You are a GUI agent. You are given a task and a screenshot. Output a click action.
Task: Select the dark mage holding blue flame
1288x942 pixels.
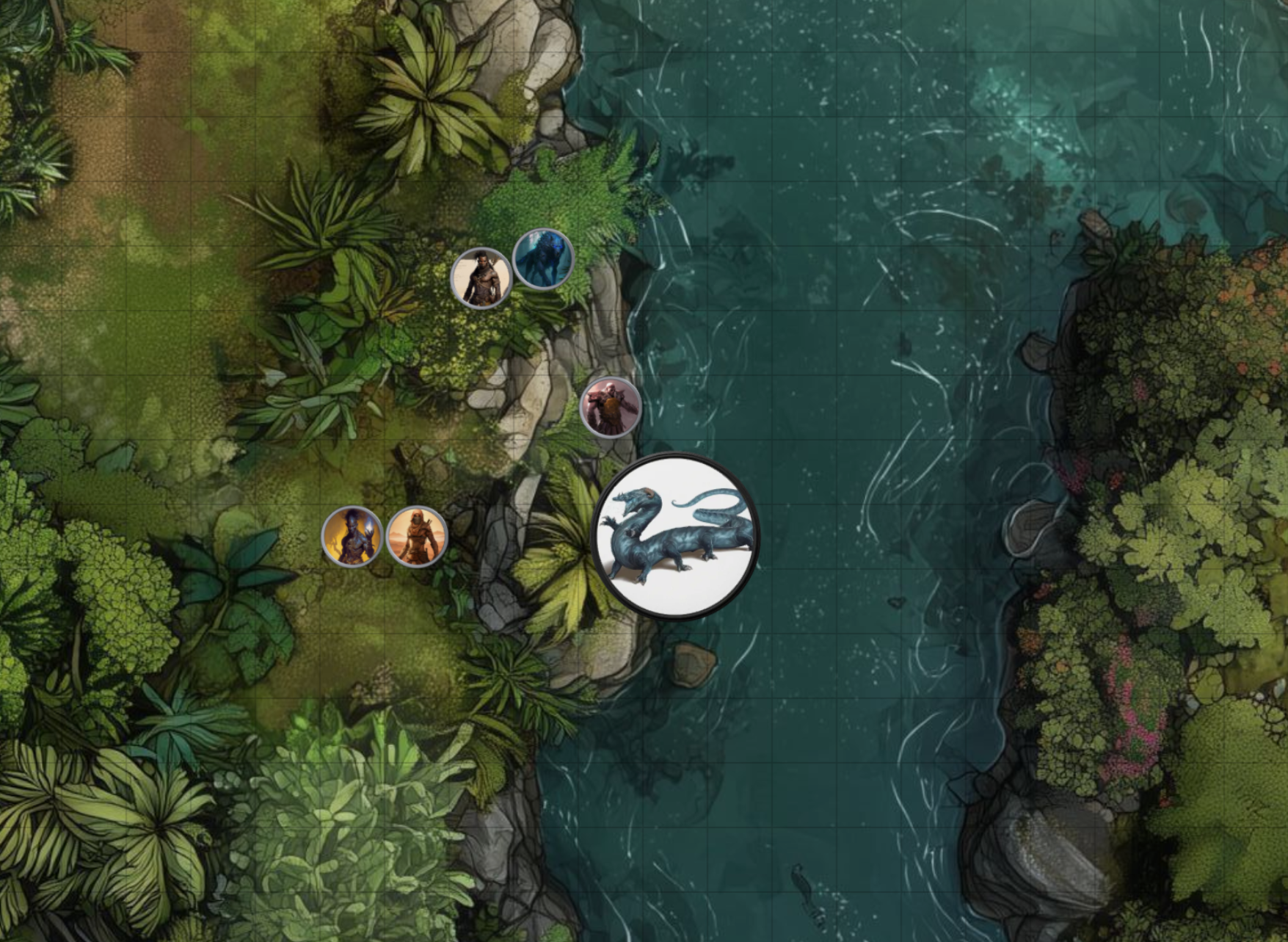(352, 537)
